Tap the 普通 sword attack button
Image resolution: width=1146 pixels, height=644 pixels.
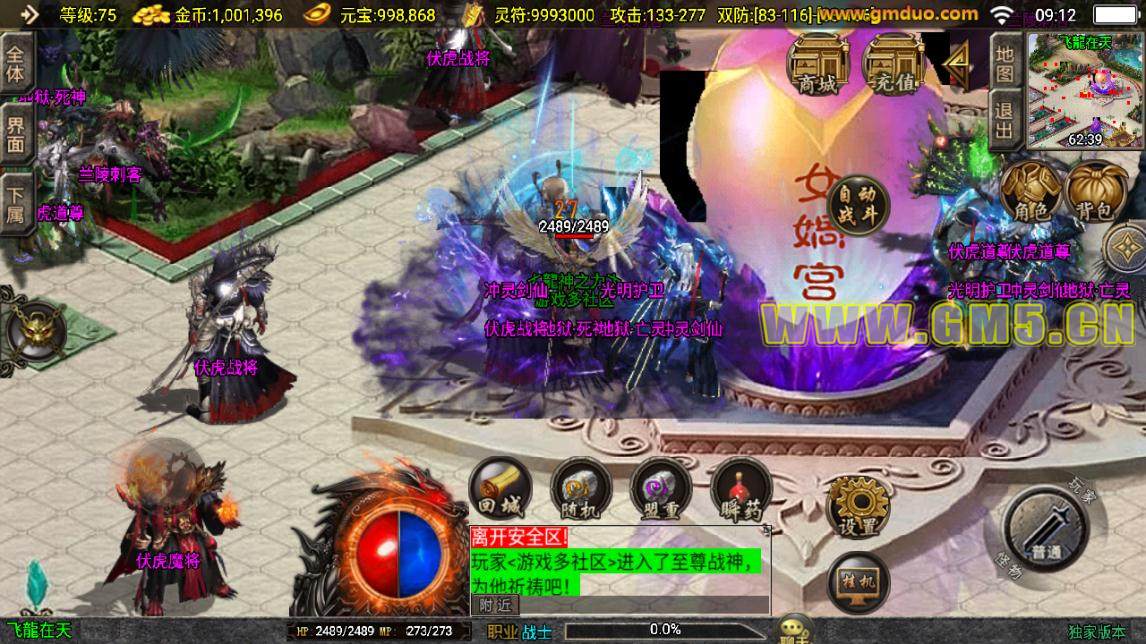coord(1046,534)
